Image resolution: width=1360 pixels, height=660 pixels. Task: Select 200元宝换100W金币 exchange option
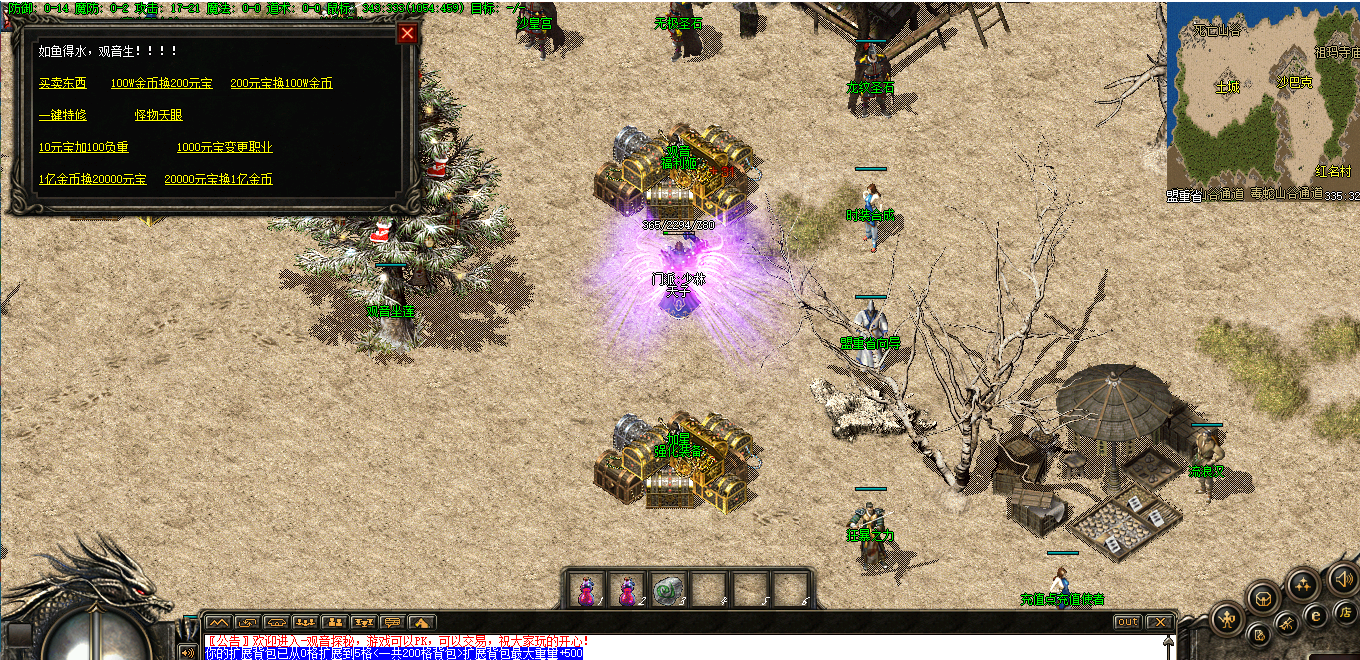[281, 84]
